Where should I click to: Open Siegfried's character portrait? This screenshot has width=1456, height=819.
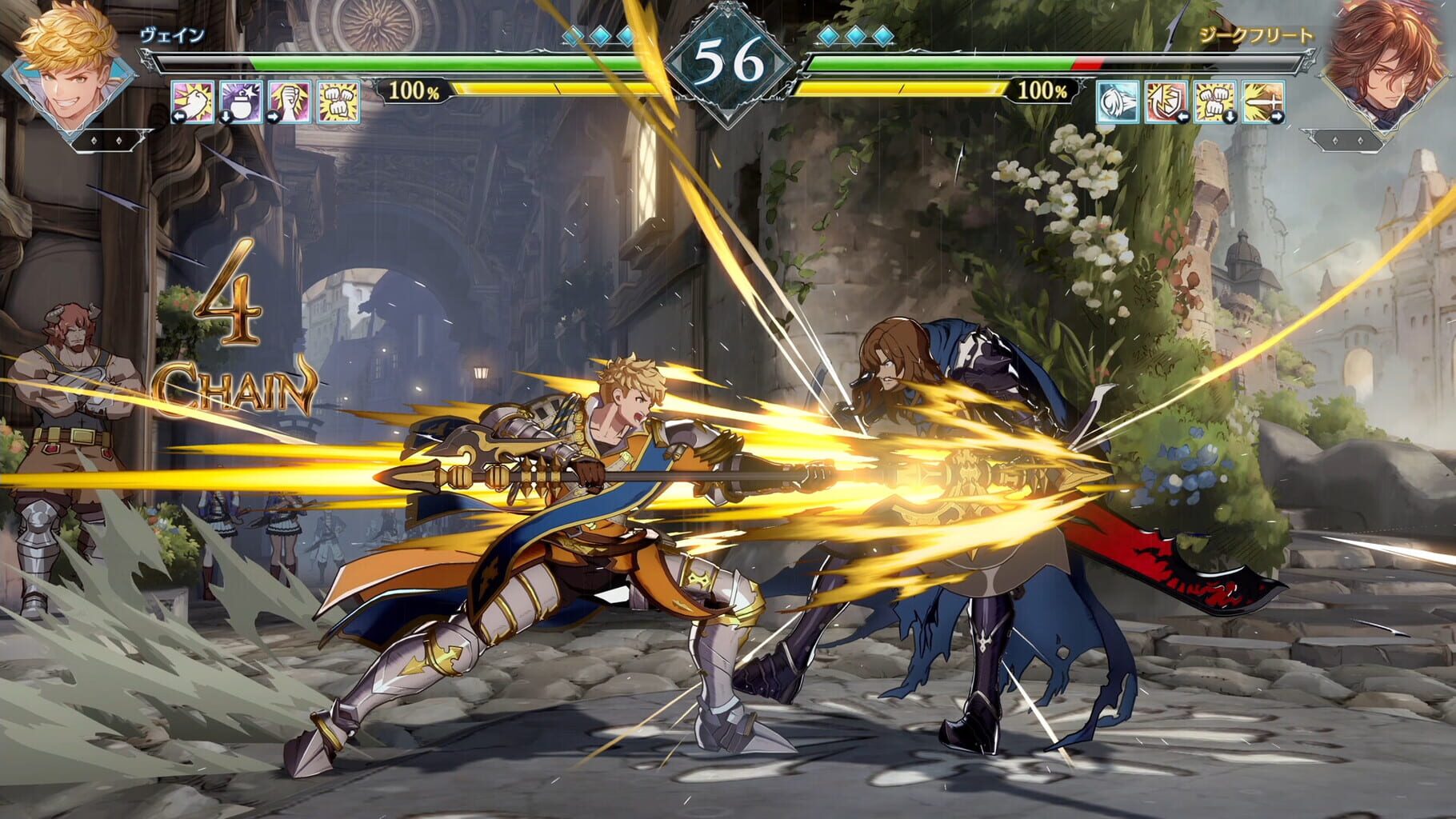pyautogui.click(x=1386, y=68)
